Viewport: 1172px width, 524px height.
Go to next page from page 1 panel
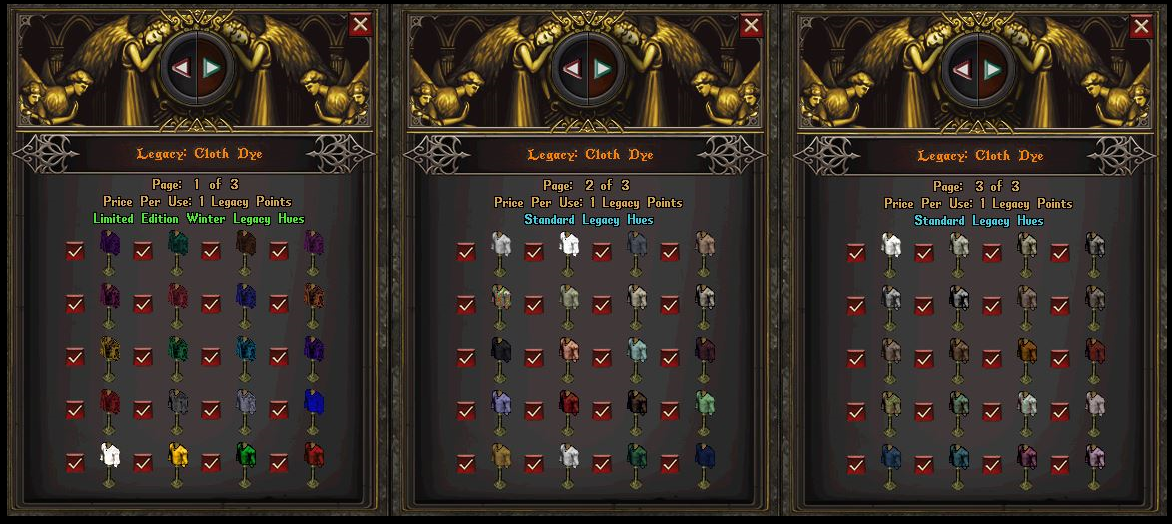[x=212, y=67]
